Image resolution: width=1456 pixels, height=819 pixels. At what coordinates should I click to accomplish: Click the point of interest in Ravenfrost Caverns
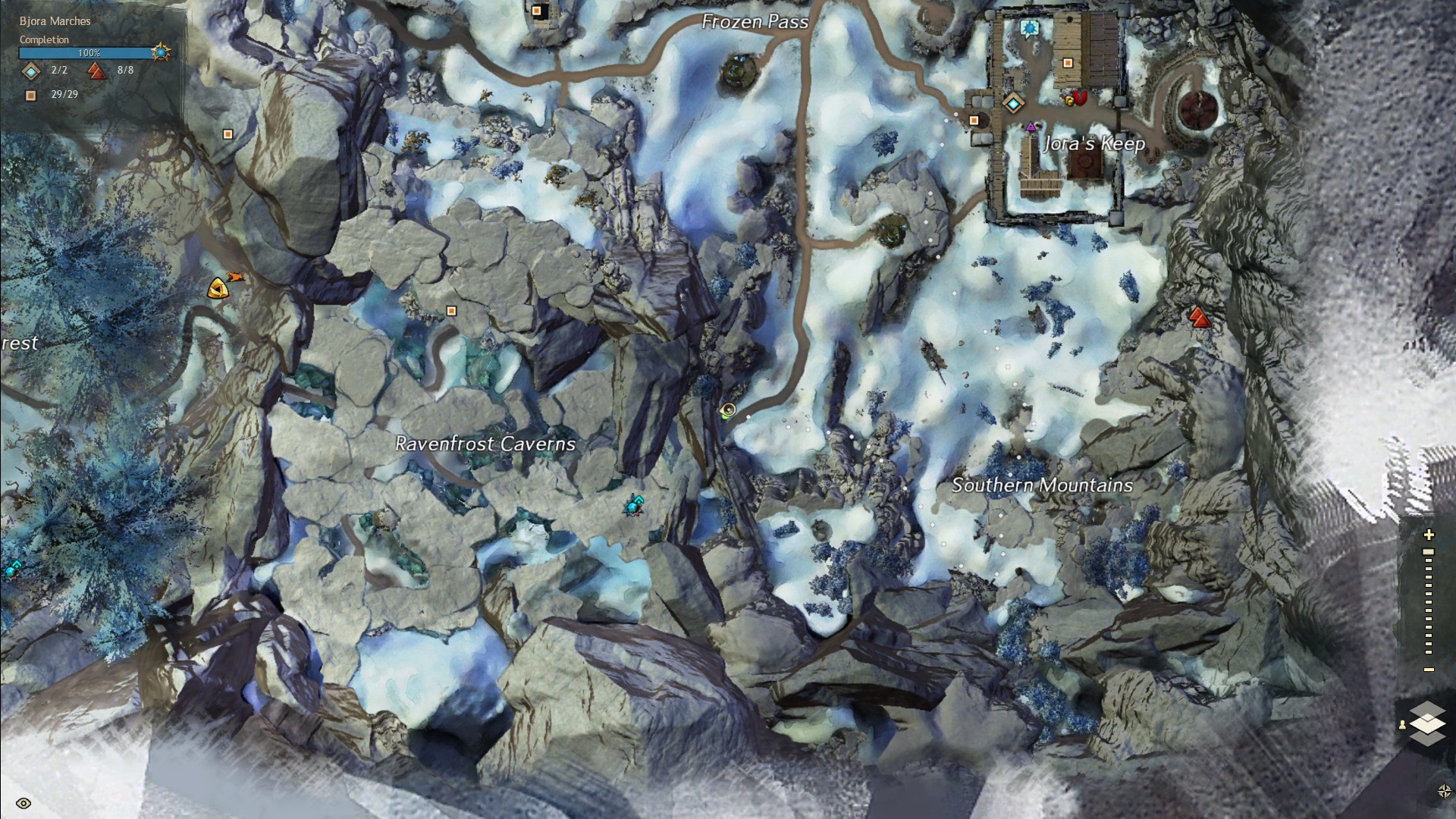tap(452, 311)
